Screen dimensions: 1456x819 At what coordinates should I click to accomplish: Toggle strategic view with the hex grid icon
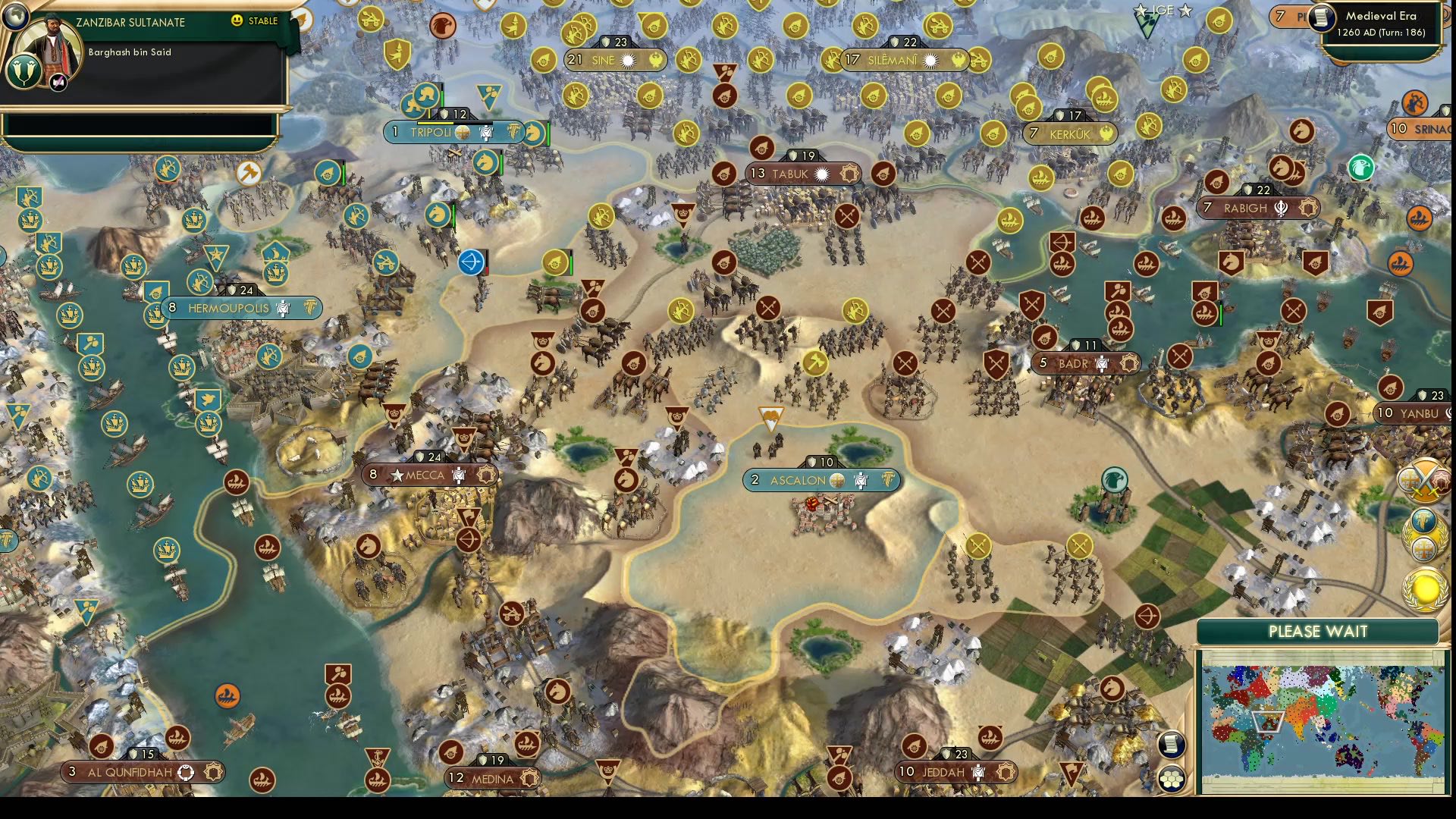pyautogui.click(x=1171, y=779)
